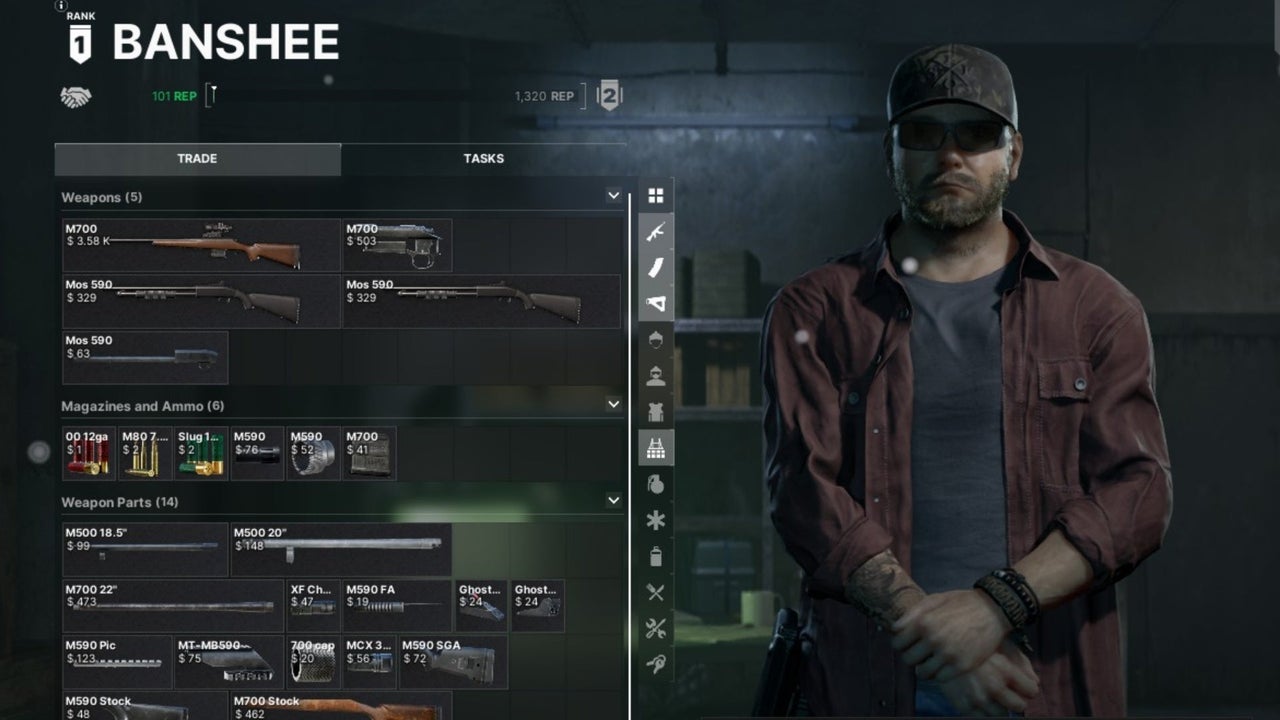Choose the M590 SGA stock

click(453, 662)
